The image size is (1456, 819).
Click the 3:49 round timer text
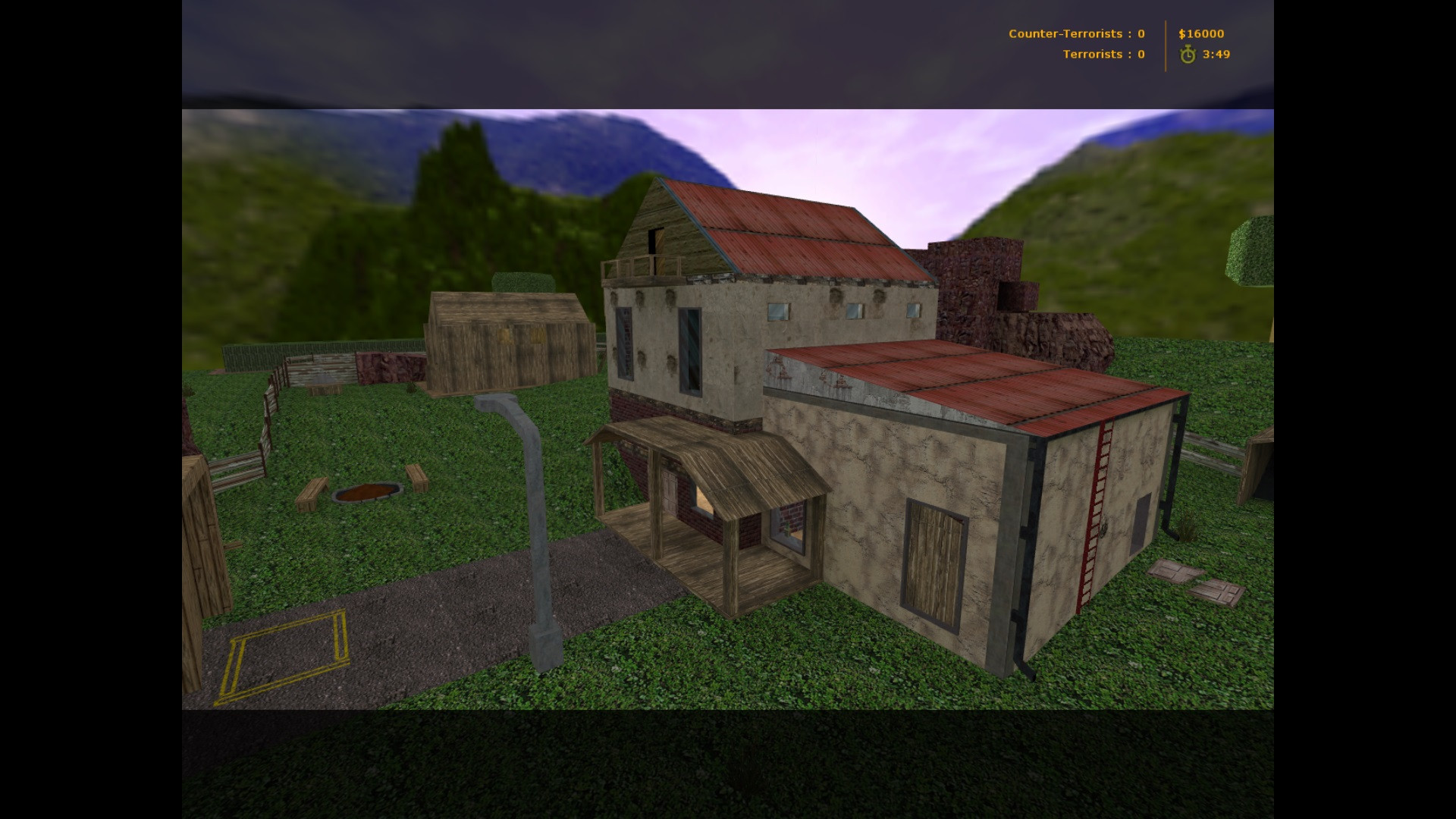[x=1215, y=54]
